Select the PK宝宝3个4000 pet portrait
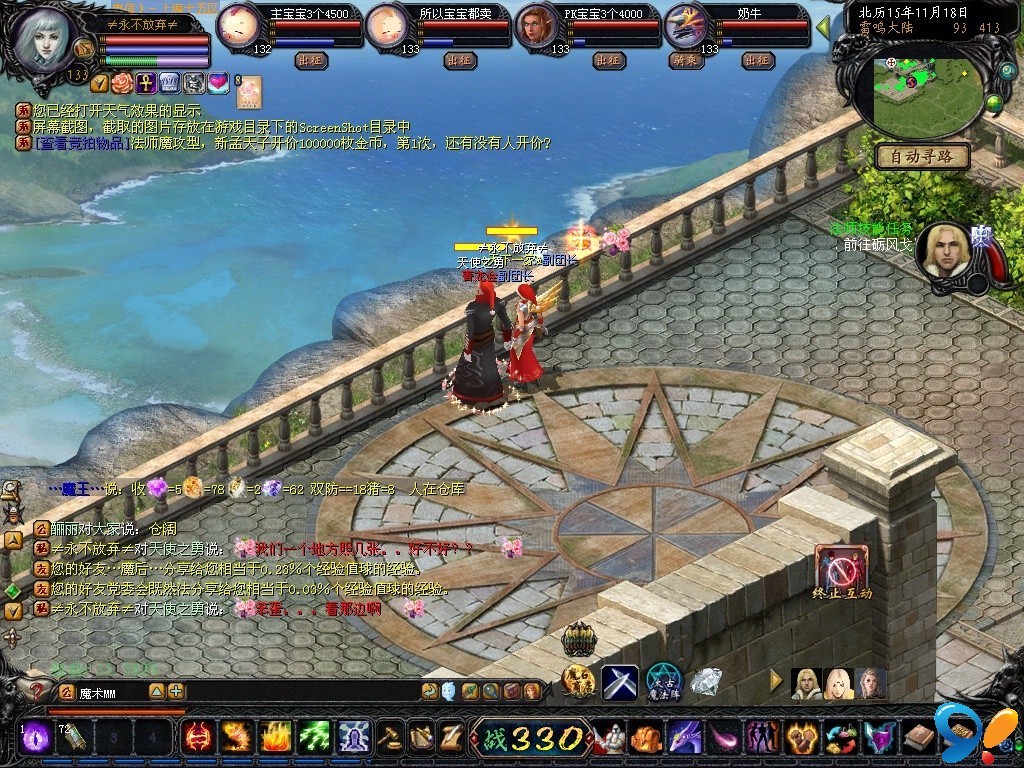The width and height of the screenshot is (1024, 768). coord(537,27)
